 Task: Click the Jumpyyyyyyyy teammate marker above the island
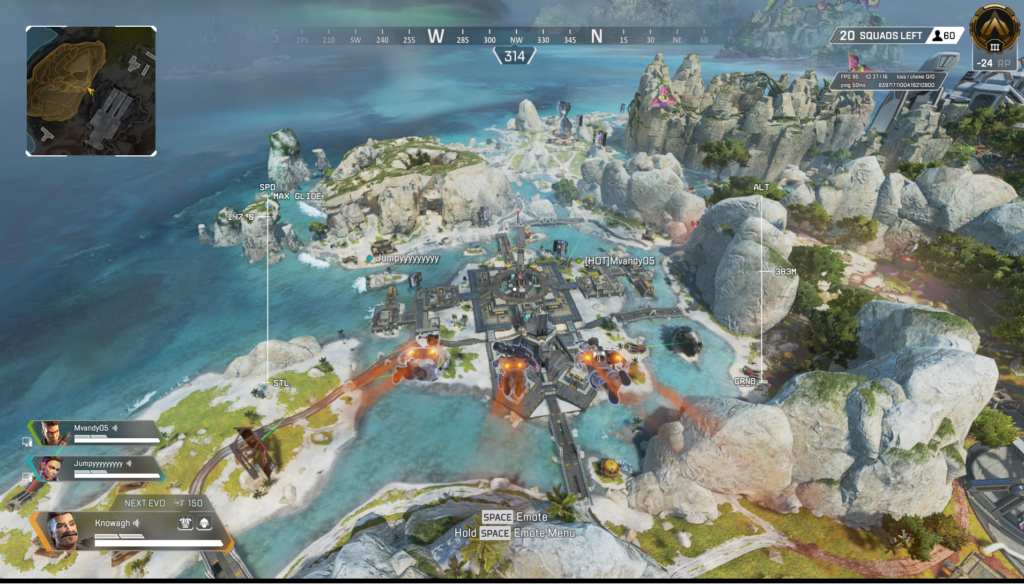405,258
